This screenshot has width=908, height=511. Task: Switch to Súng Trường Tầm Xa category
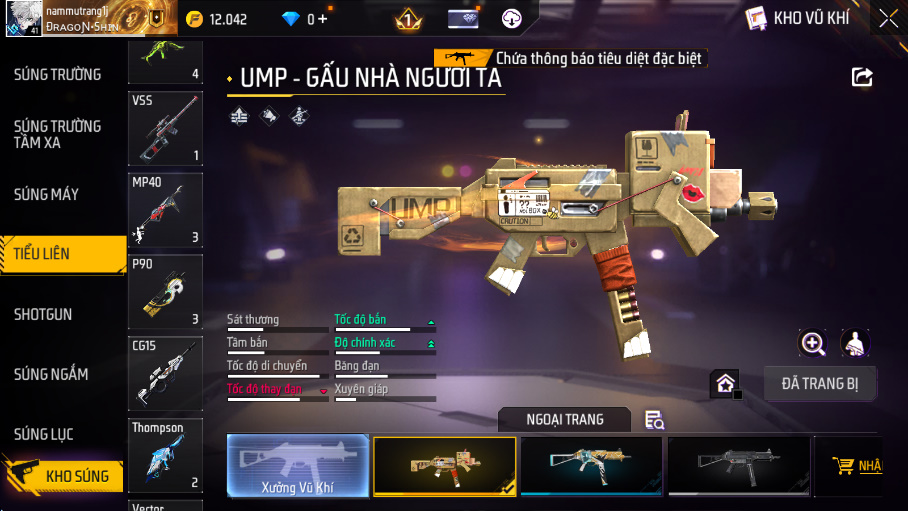pos(57,134)
